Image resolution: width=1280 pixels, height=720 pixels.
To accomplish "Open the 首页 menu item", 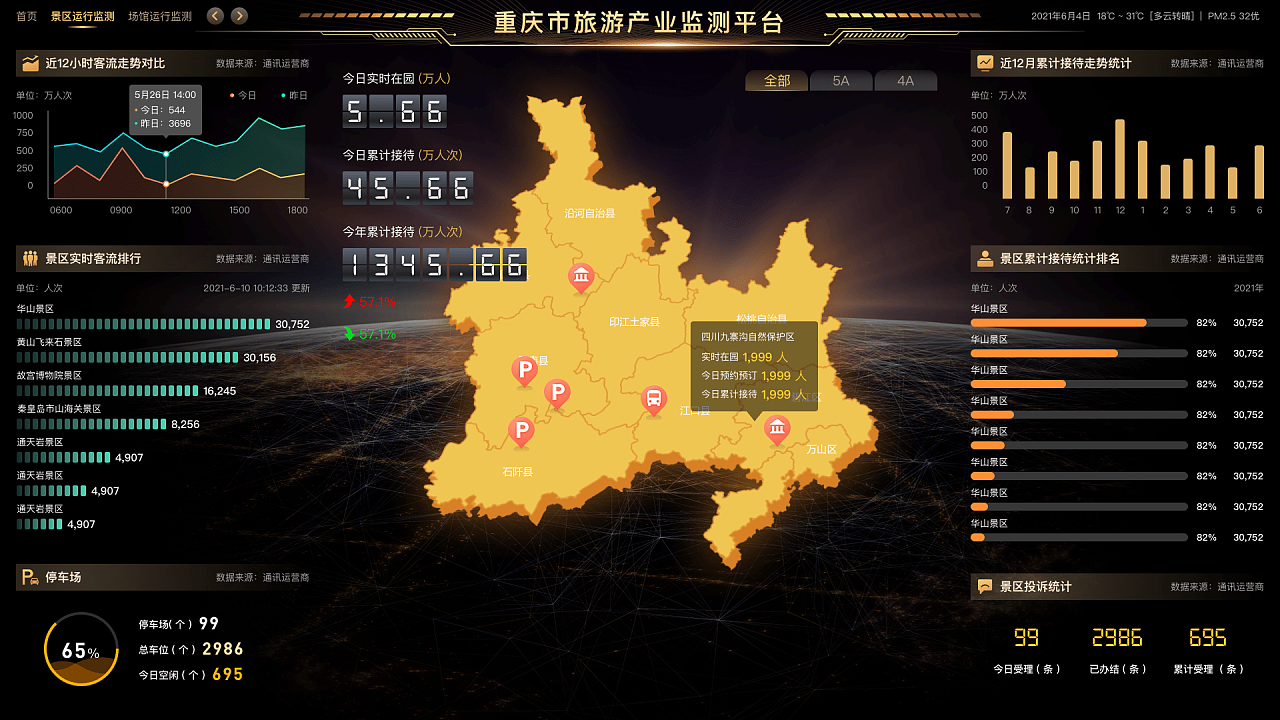I will (26, 16).
